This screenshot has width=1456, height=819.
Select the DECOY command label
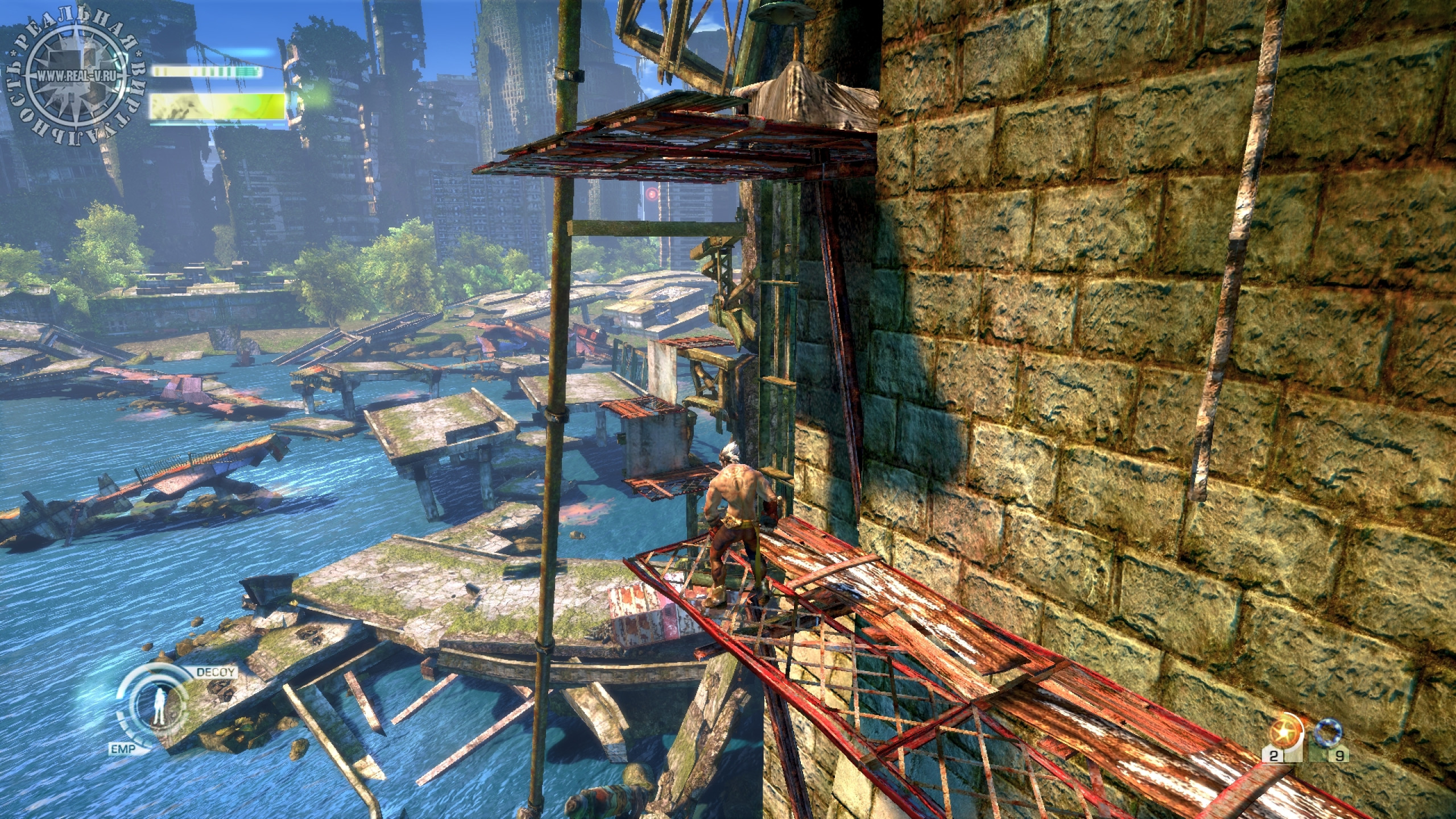[216, 671]
